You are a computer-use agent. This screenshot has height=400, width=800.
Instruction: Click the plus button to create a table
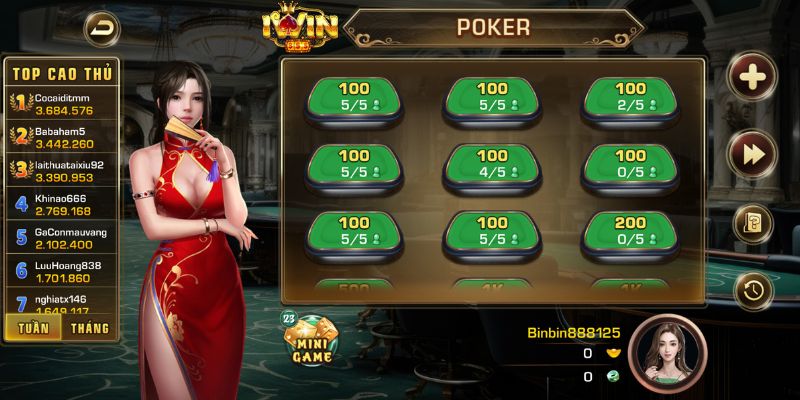[x=752, y=75]
